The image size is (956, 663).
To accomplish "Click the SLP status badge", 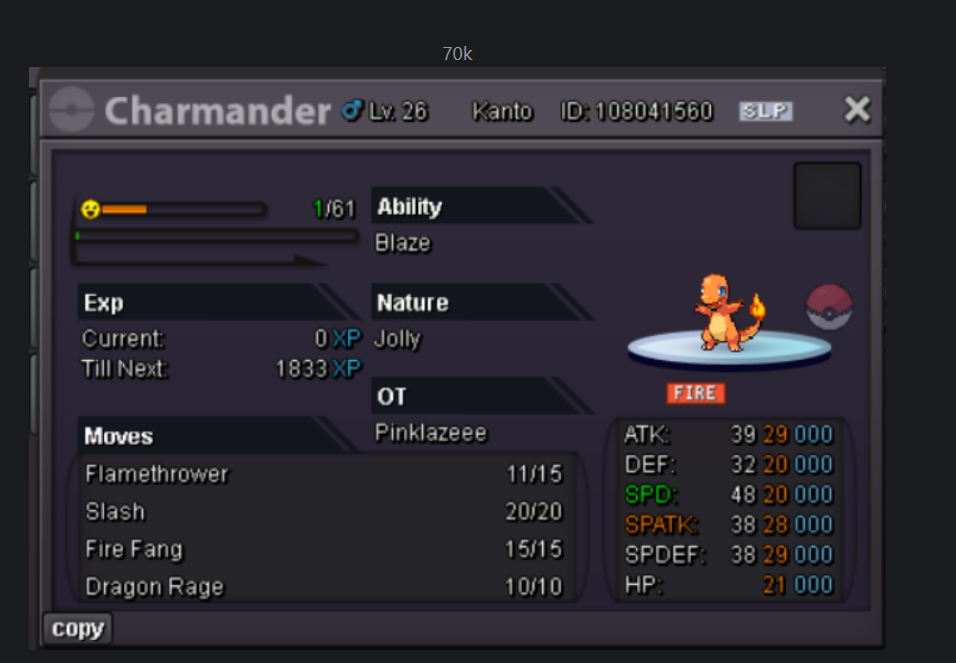I will coord(765,111).
